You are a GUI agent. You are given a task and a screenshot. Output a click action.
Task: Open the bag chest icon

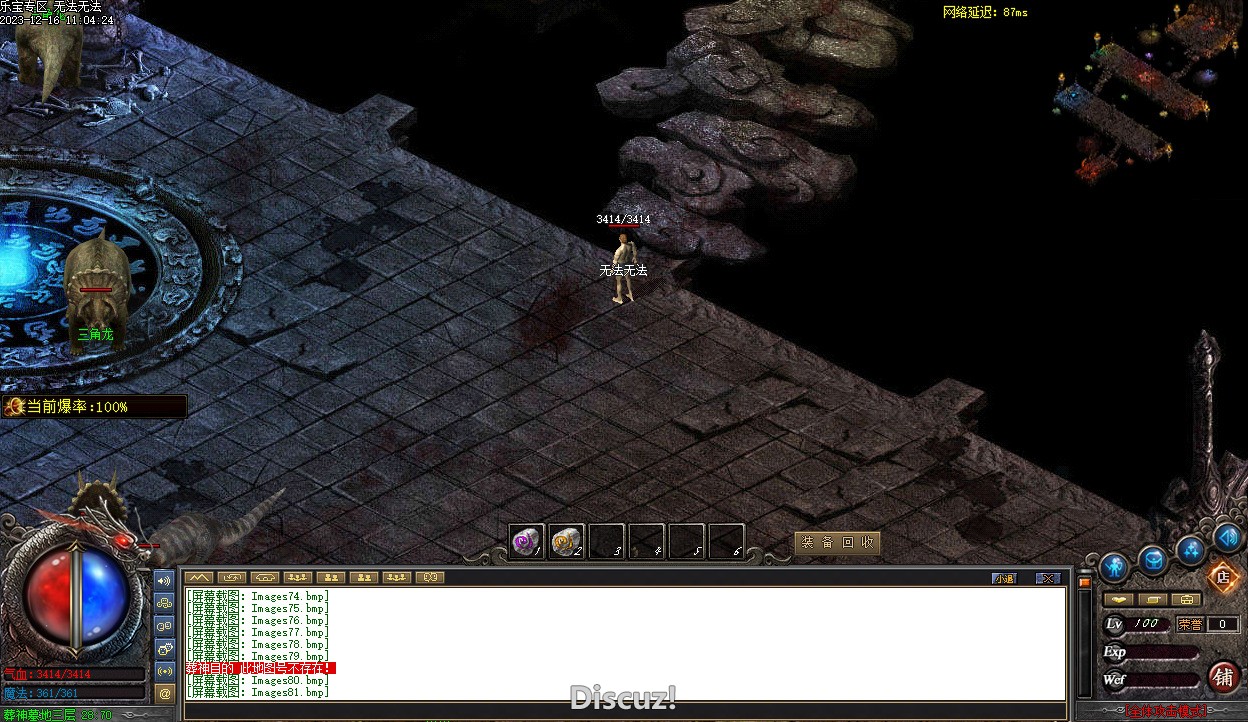1153,560
